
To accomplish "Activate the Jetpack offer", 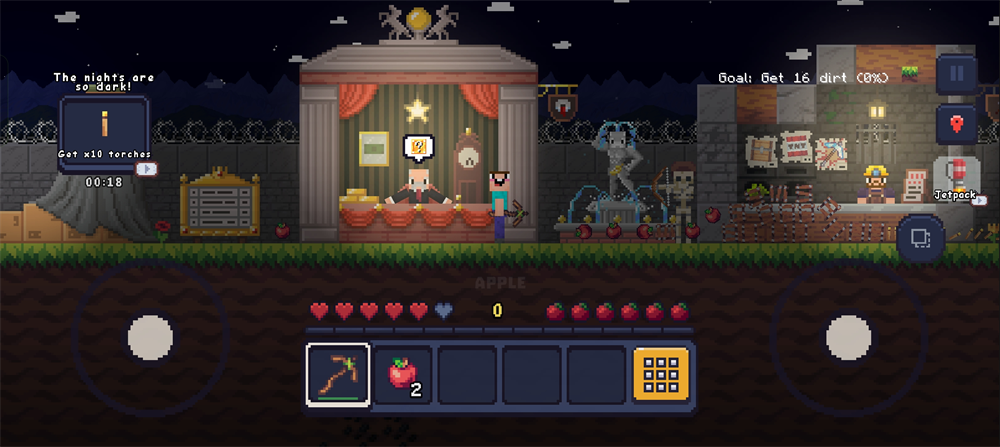I will pyautogui.click(x=956, y=177).
